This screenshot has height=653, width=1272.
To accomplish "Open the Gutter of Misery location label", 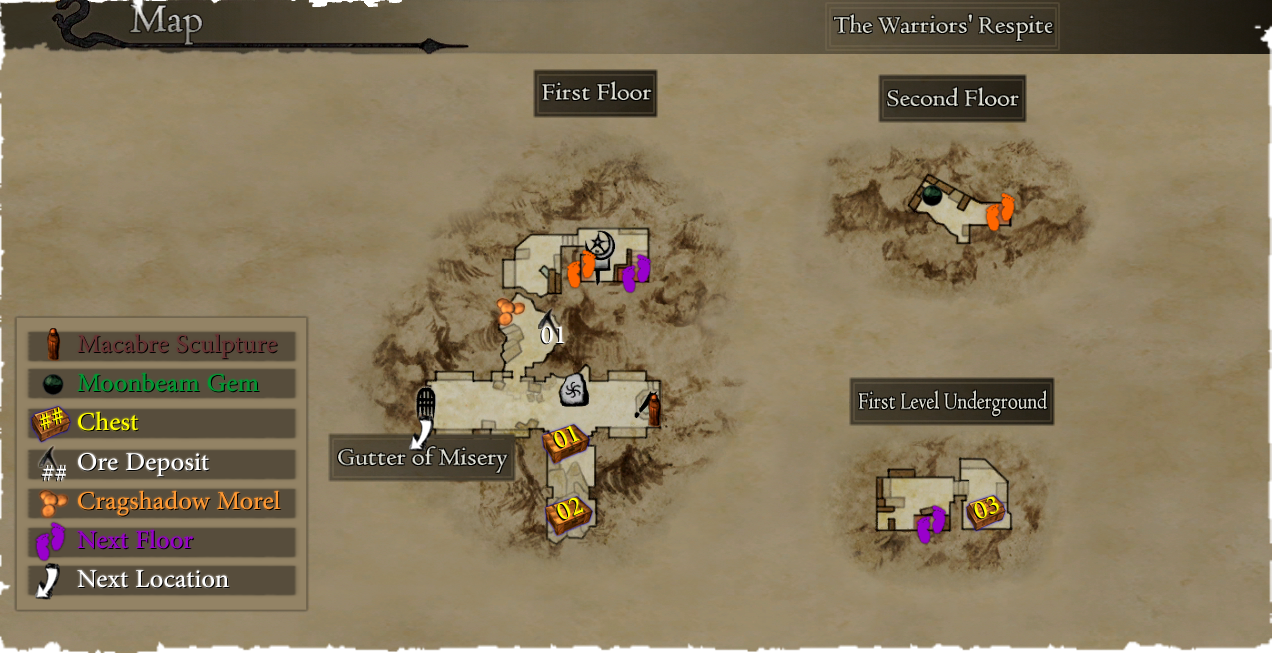I will pos(422,458).
